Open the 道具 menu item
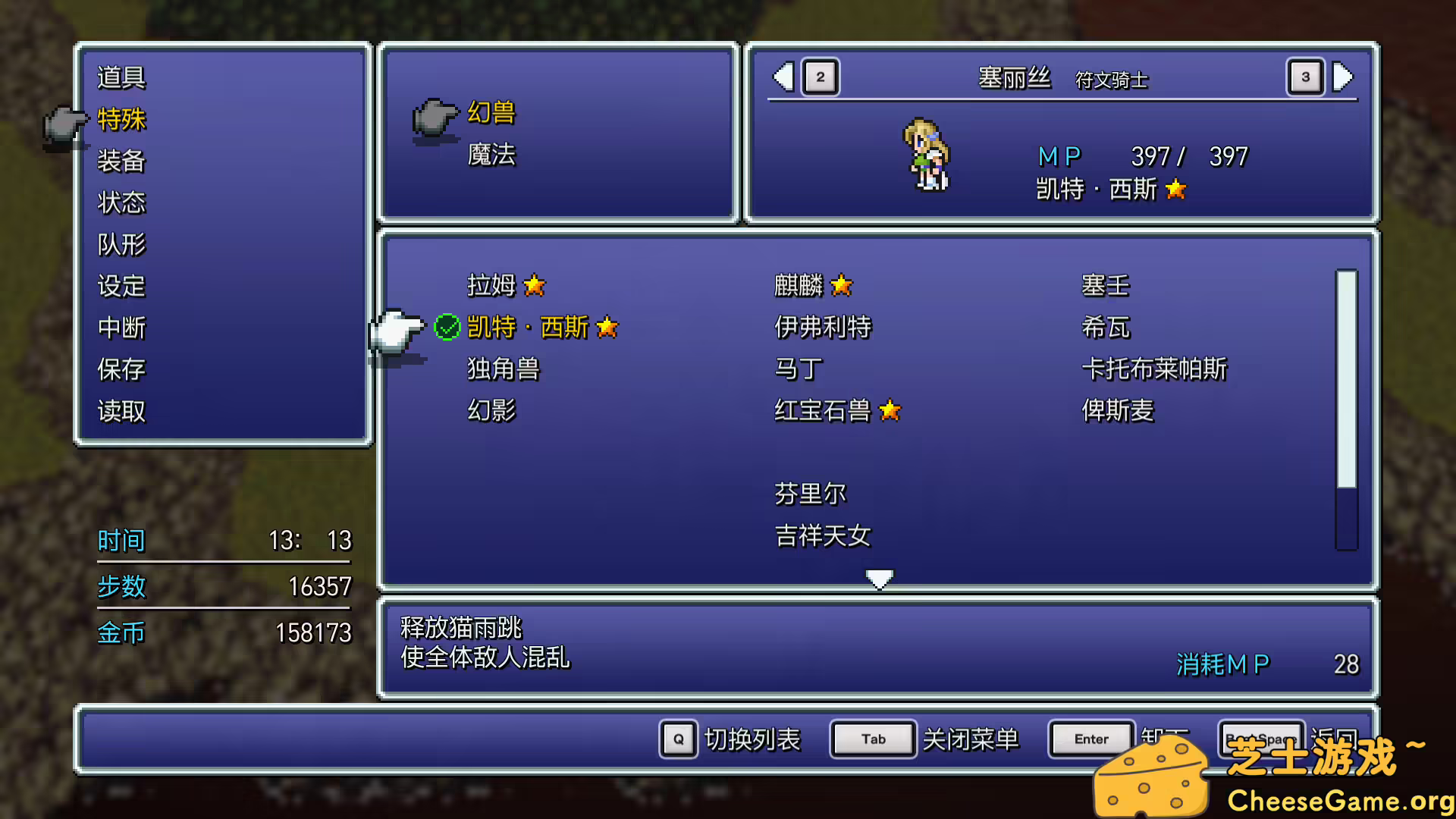1456x819 pixels. 121,76
